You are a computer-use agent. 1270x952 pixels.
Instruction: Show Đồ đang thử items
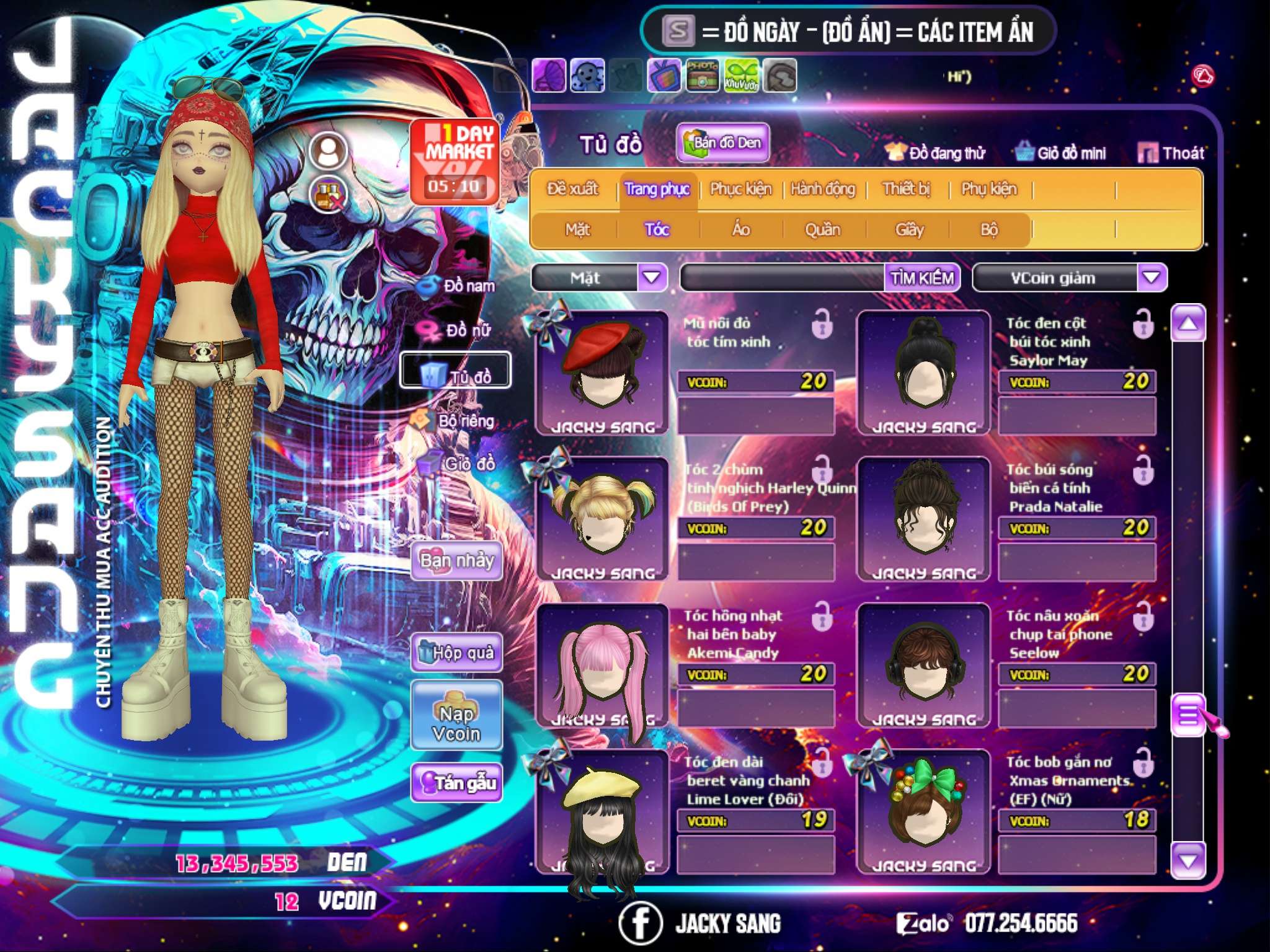(x=935, y=153)
